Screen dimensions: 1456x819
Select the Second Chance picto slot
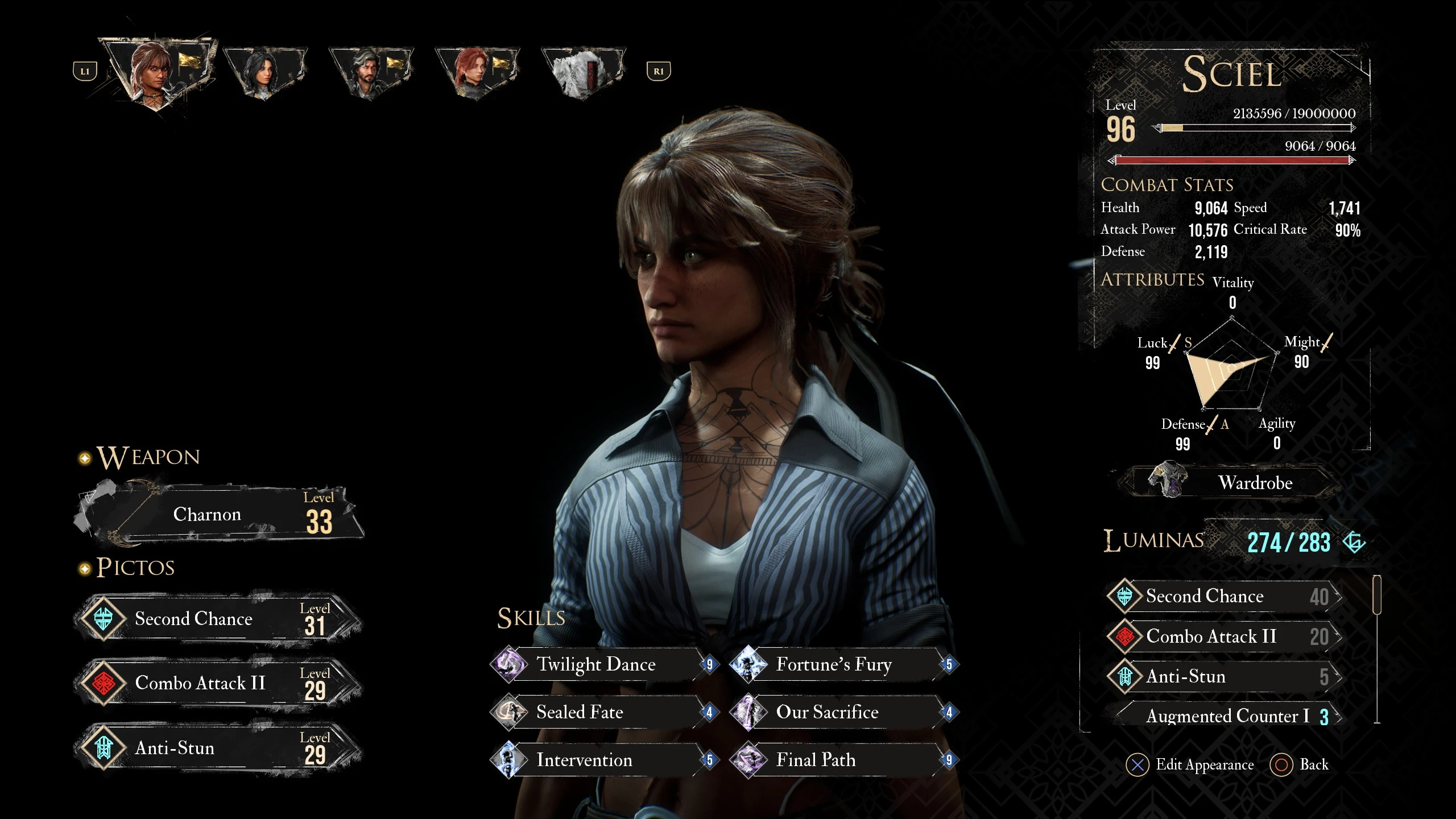(x=219, y=619)
